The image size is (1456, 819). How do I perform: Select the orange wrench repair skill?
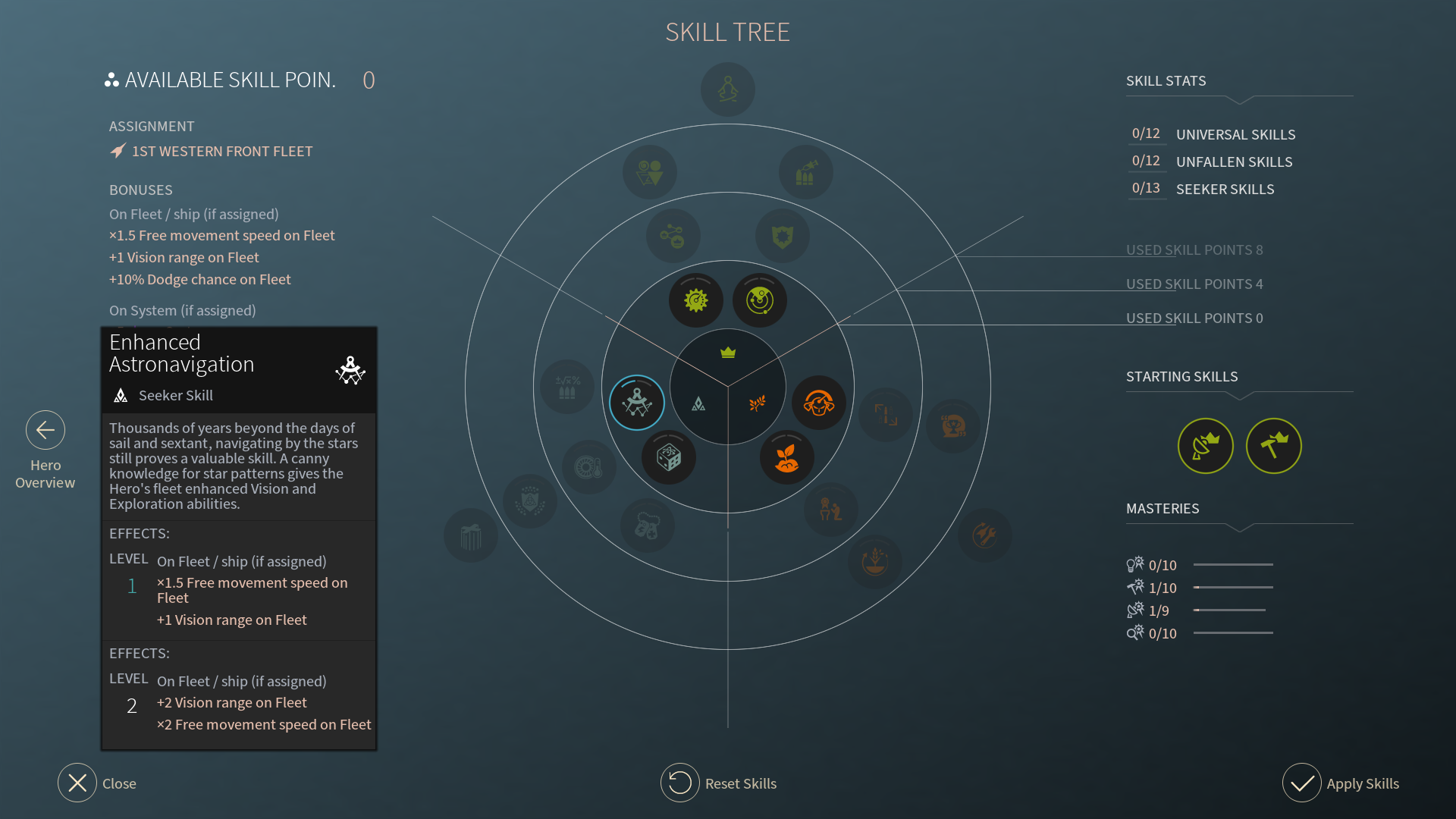pos(984,535)
